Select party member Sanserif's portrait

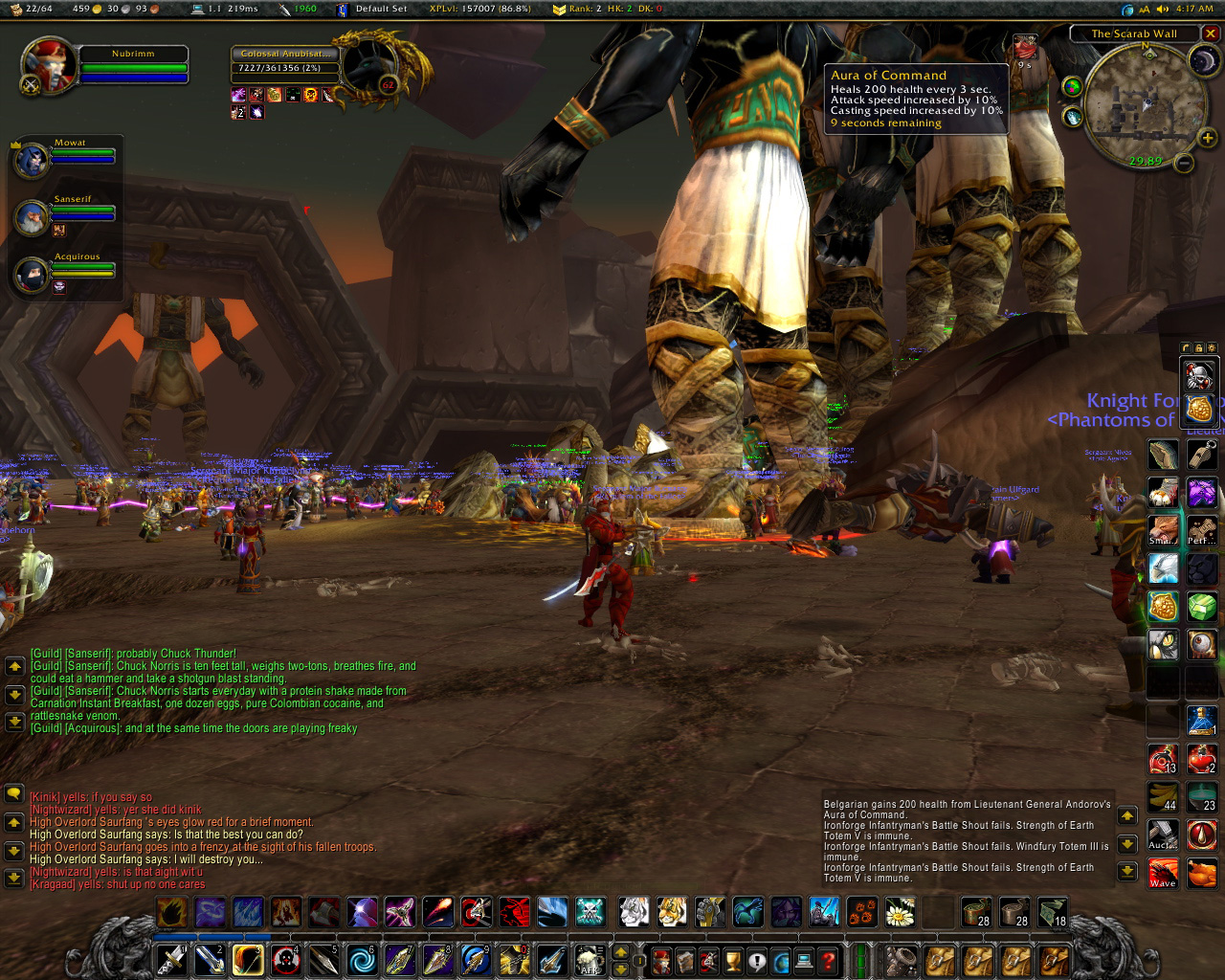[32, 217]
